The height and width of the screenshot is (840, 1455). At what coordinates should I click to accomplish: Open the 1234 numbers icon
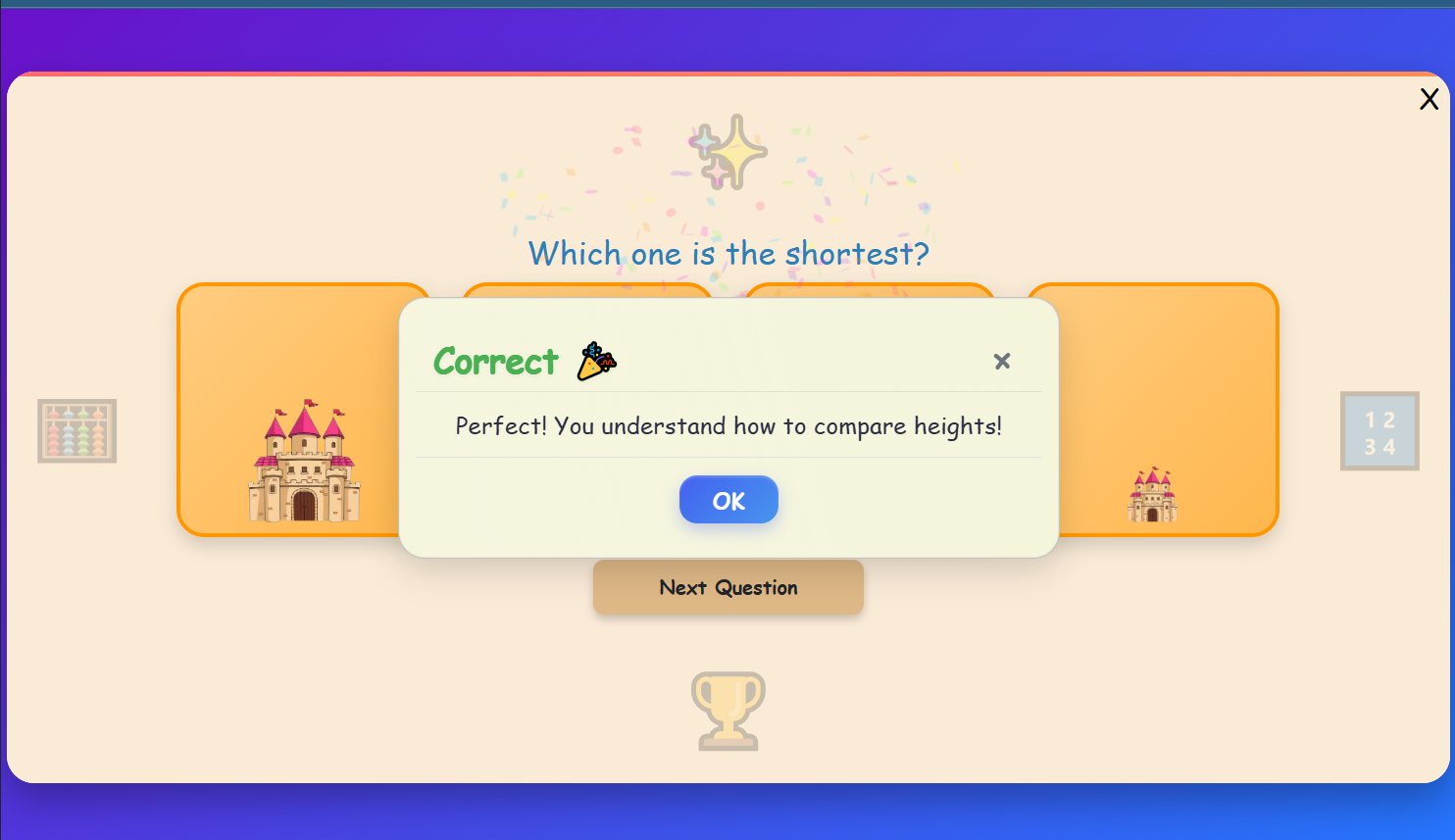[1380, 431]
